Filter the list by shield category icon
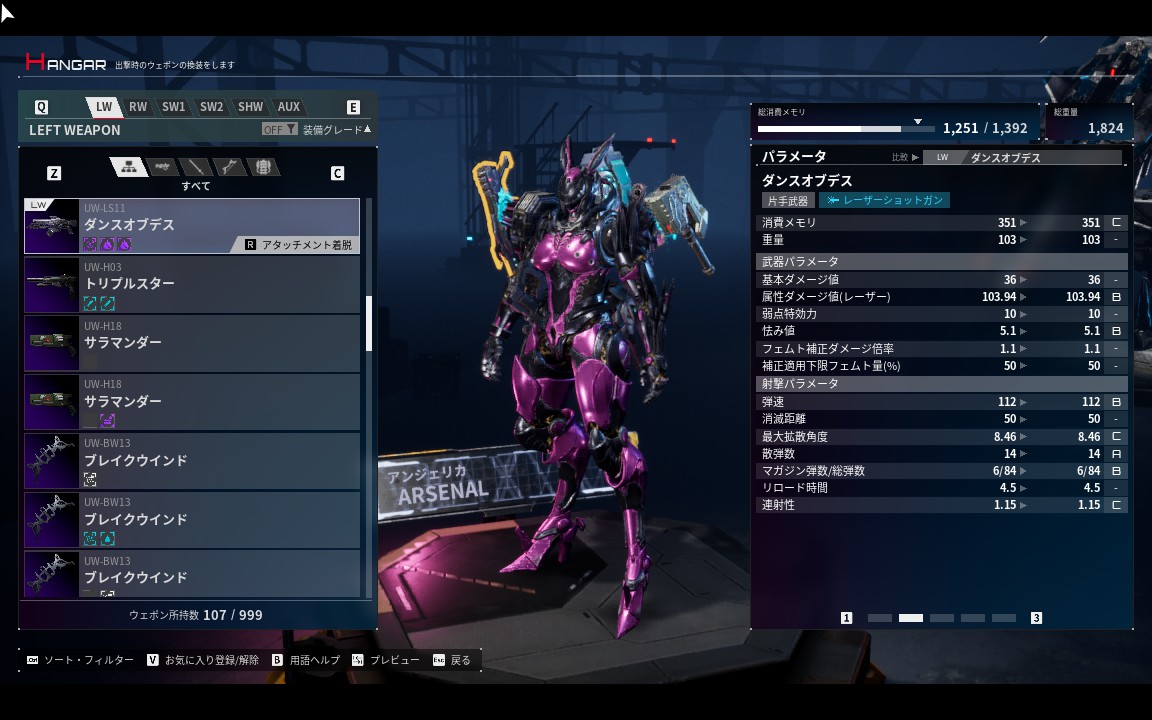Viewport: 1152px width, 720px height. click(263, 167)
